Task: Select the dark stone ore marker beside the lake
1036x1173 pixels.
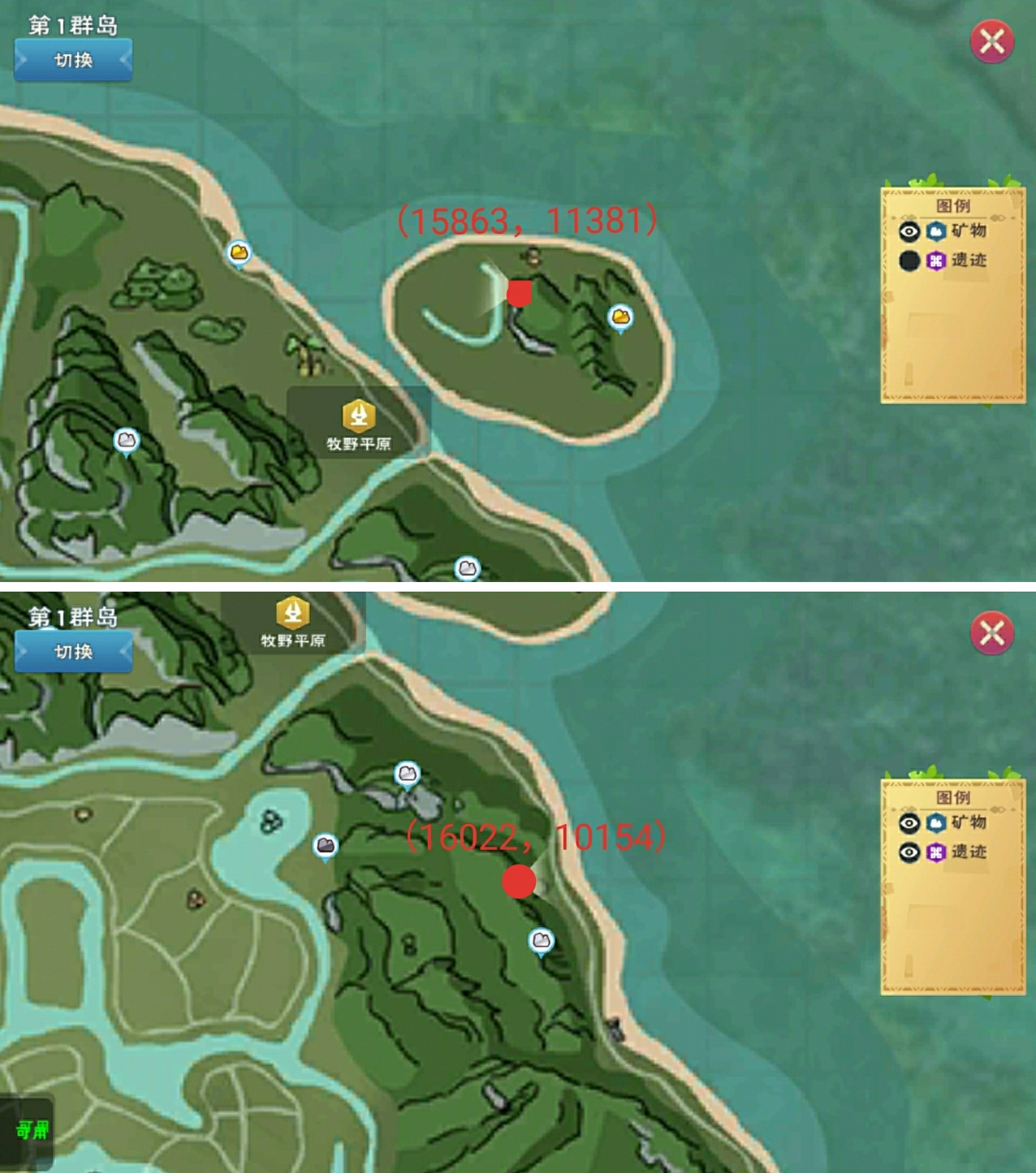Action: coord(326,846)
